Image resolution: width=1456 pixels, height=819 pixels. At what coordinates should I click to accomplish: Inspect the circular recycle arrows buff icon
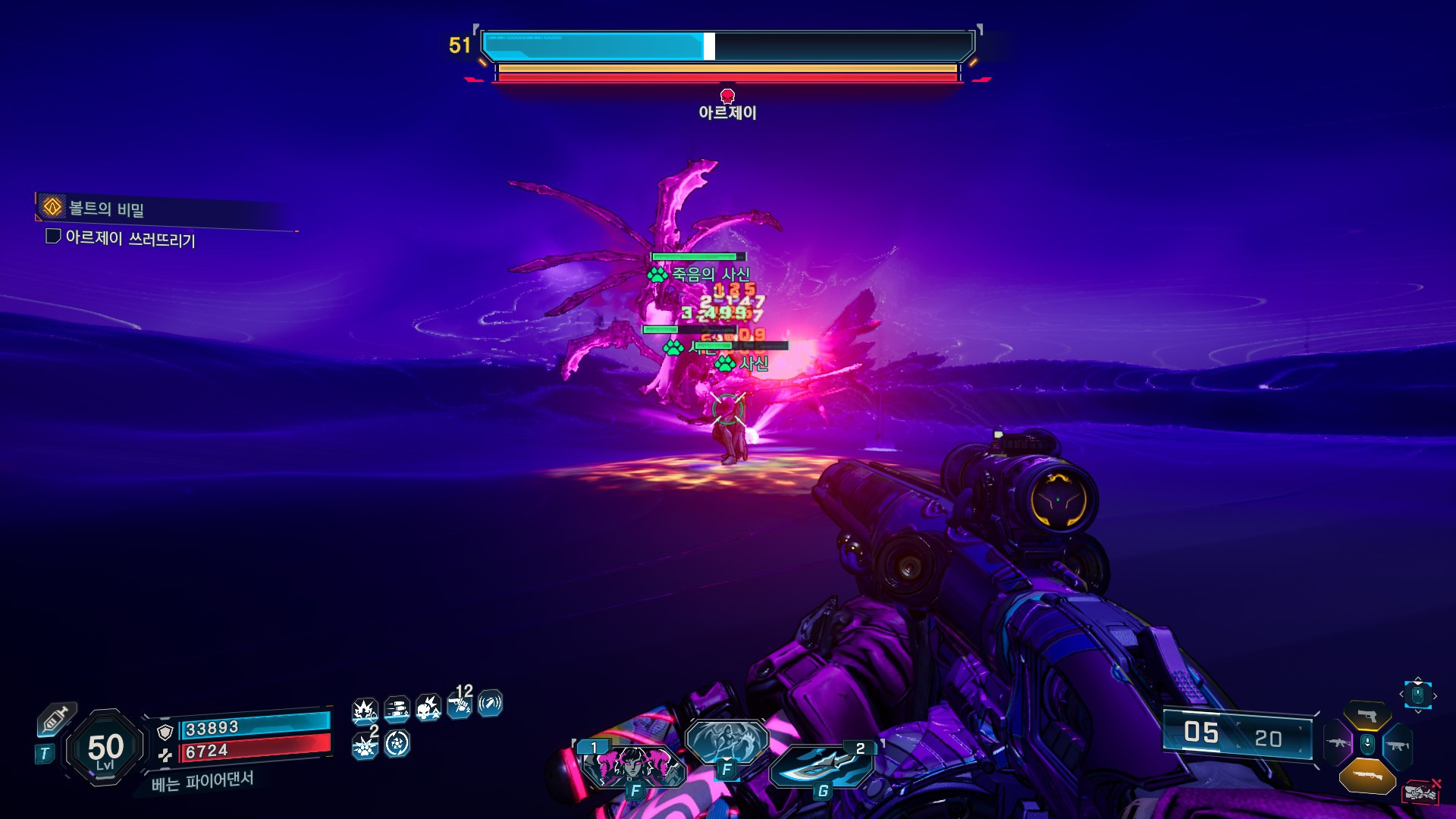(x=397, y=744)
